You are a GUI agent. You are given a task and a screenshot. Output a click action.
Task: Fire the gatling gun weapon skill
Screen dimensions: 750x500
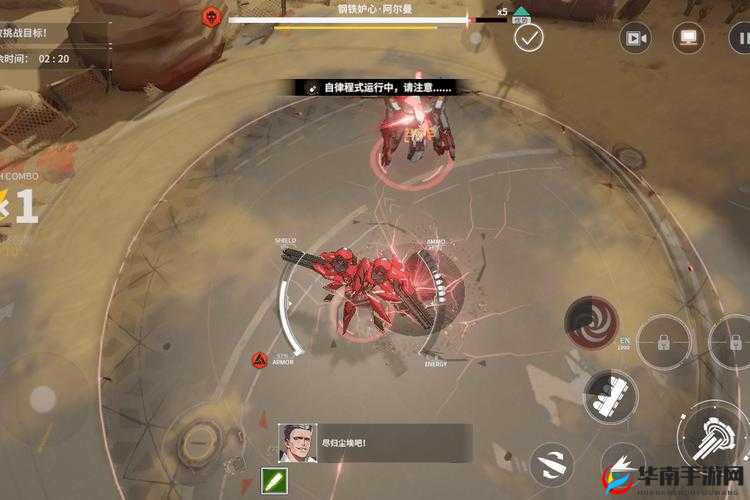coord(611,393)
